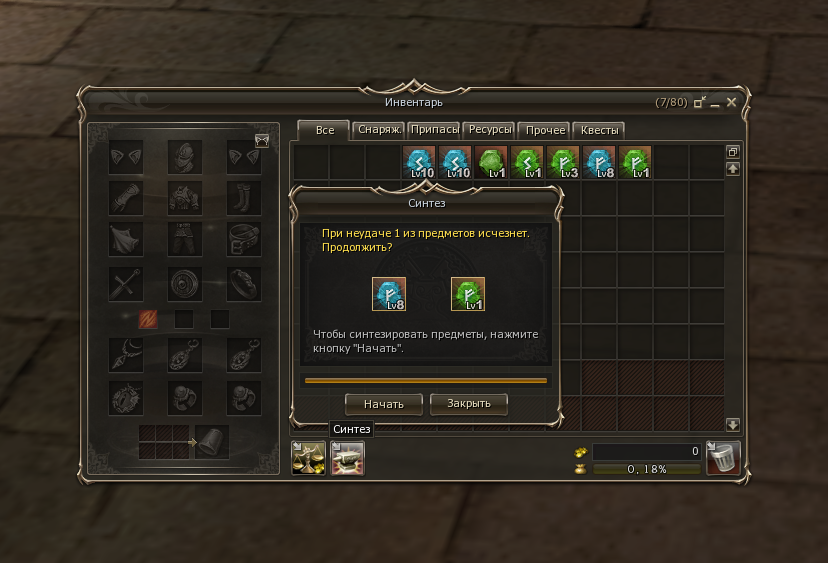Close the Инвентарь window with X
The width and height of the screenshot is (828, 563).
coord(731,102)
